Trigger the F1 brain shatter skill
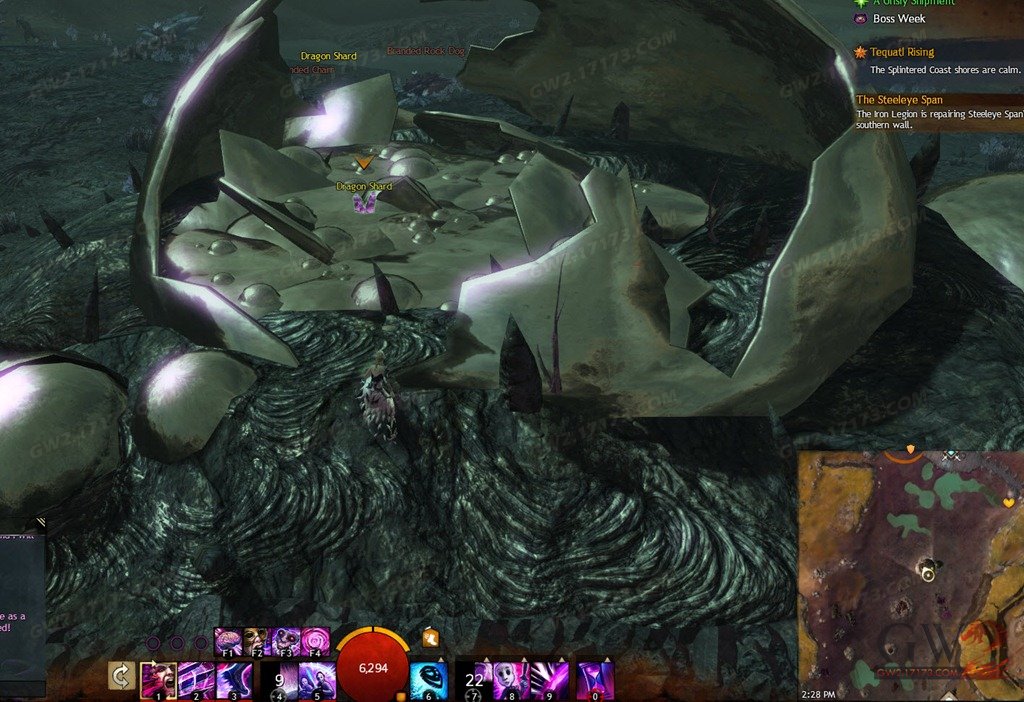Screen dimensions: 1024x702 coord(228,641)
